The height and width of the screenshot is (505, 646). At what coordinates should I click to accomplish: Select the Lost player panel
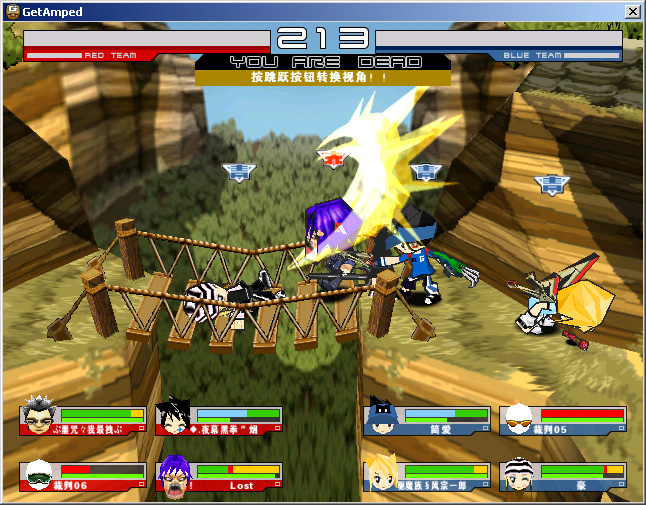coord(220,477)
